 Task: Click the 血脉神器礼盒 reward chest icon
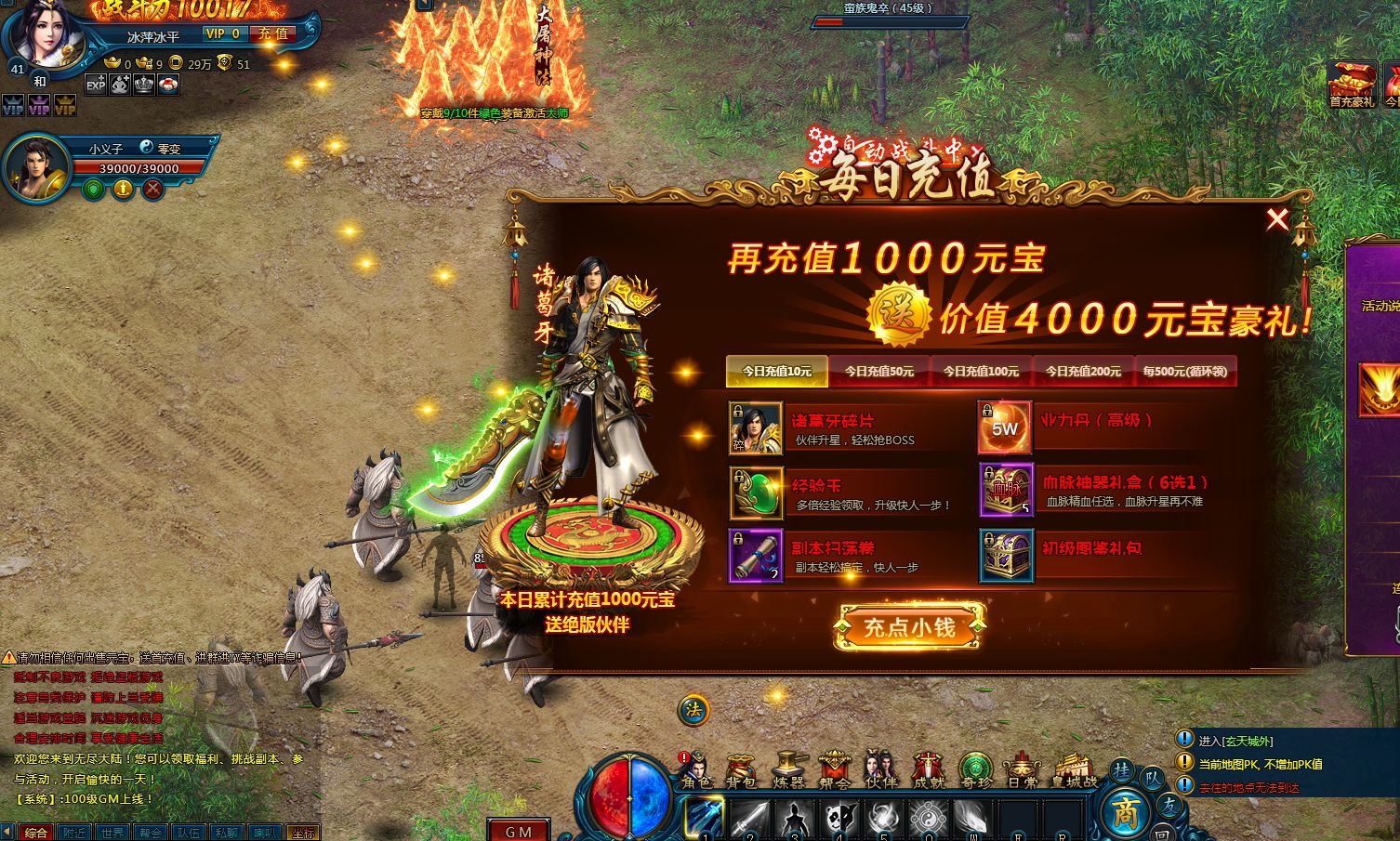[1006, 490]
